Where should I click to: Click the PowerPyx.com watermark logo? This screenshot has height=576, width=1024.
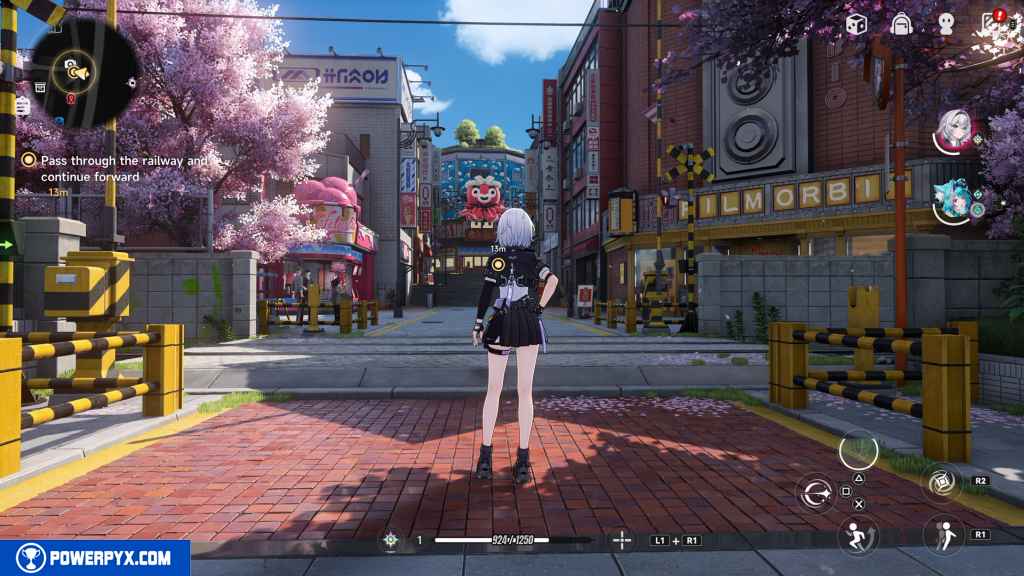point(95,558)
